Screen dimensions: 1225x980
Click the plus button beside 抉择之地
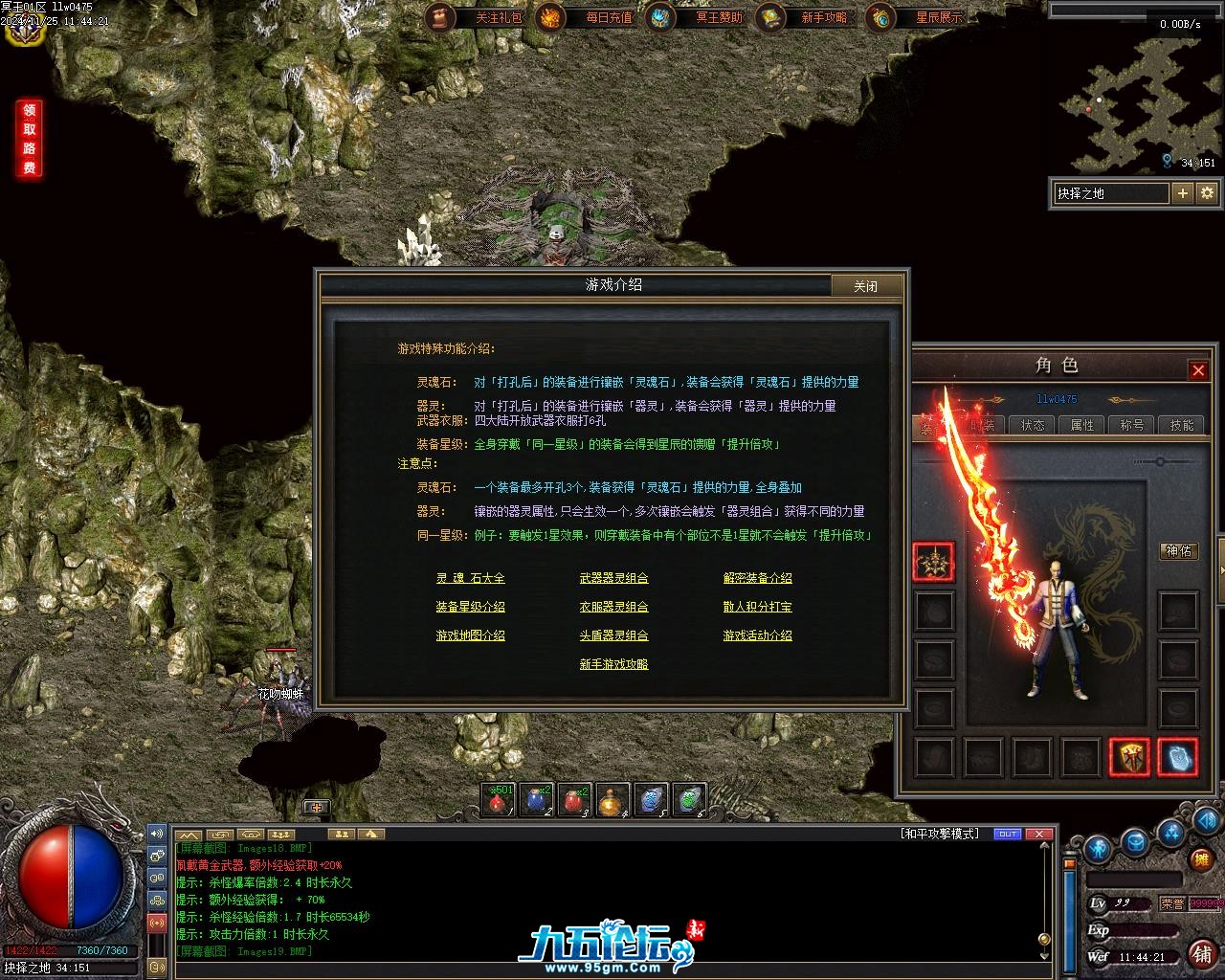(x=1183, y=193)
